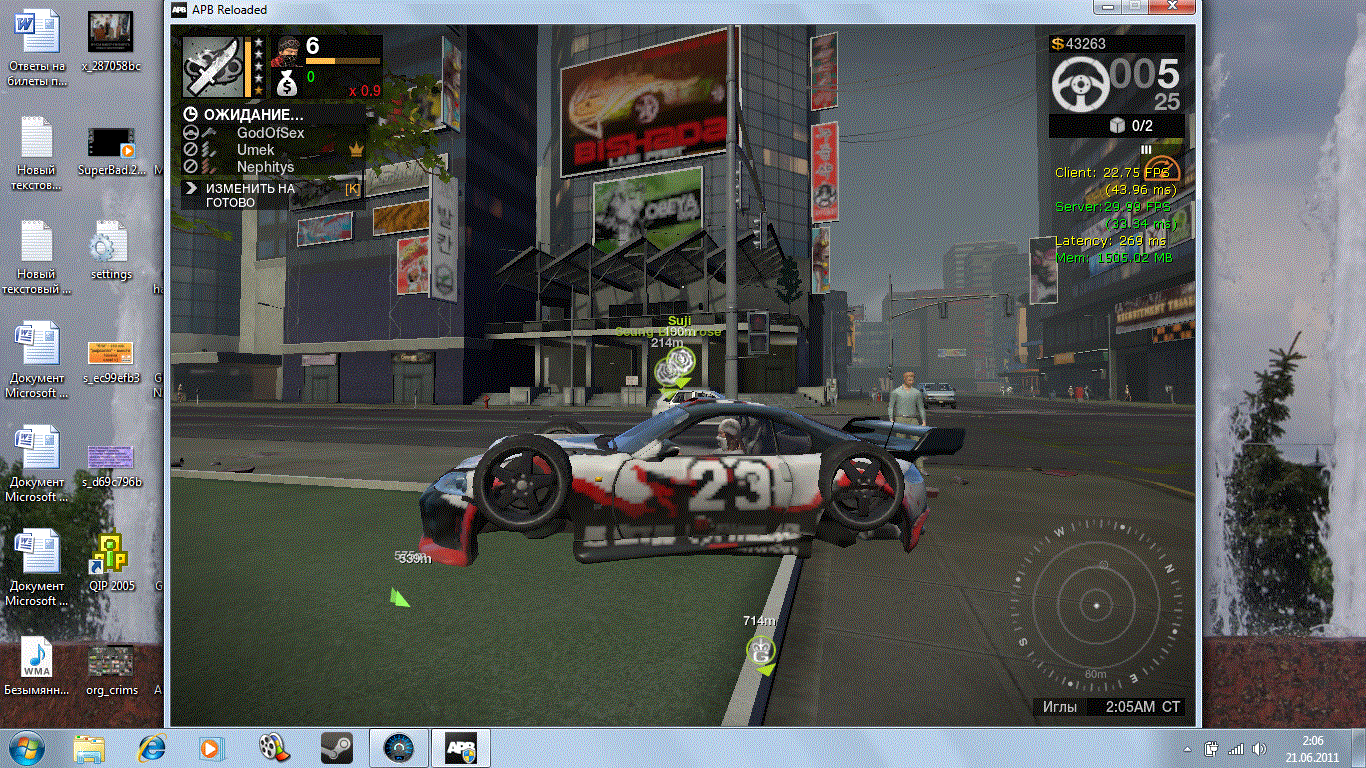
Task: Choose Umek in the group list
Action: [x=256, y=150]
